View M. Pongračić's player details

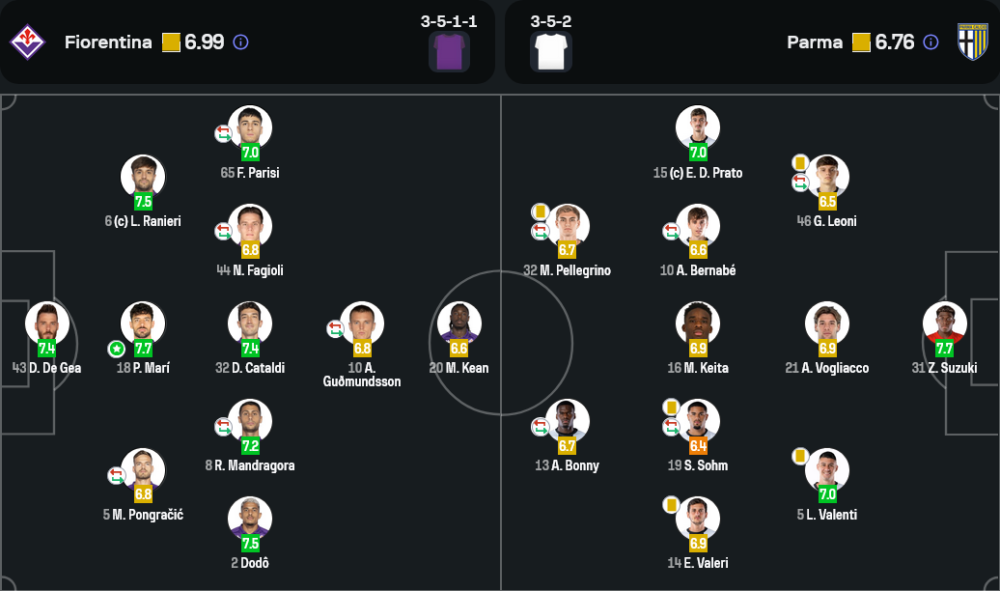tap(143, 470)
